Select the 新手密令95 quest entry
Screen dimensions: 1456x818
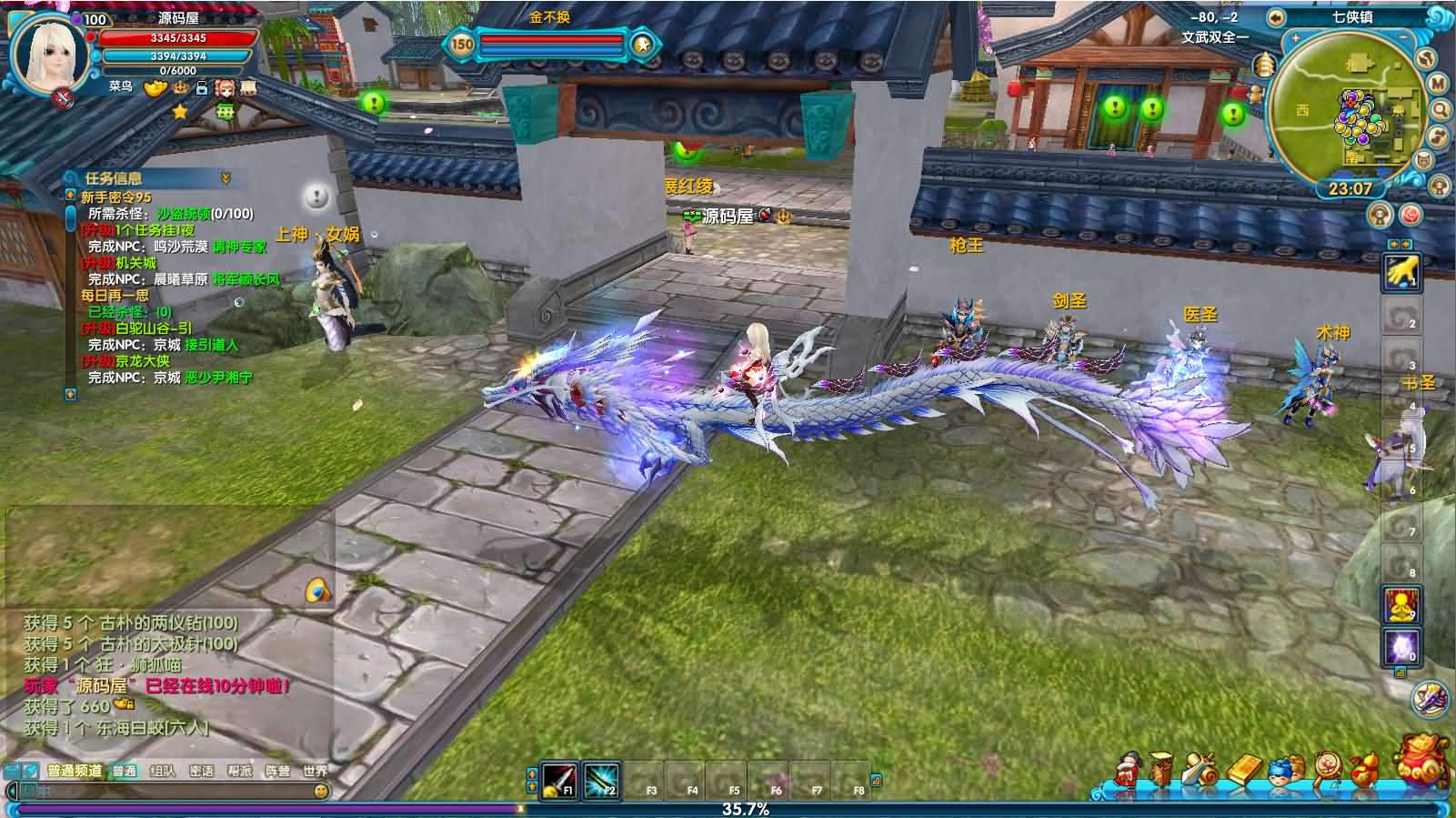(116, 197)
